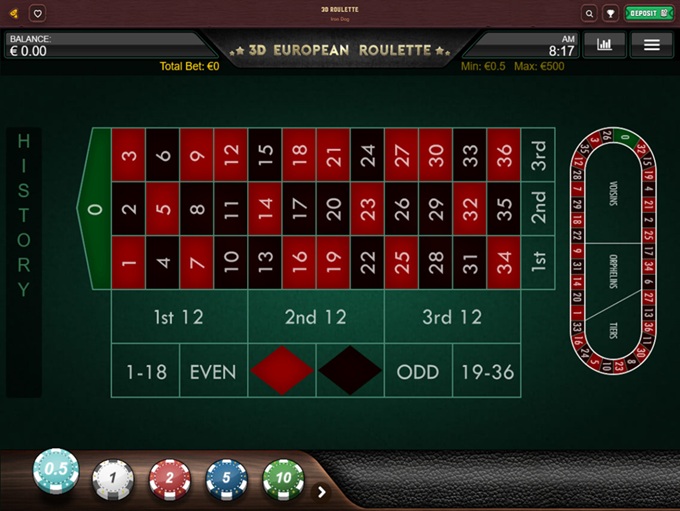Open the statistics bar chart panel
680x511 pixels.
[604, 44]
